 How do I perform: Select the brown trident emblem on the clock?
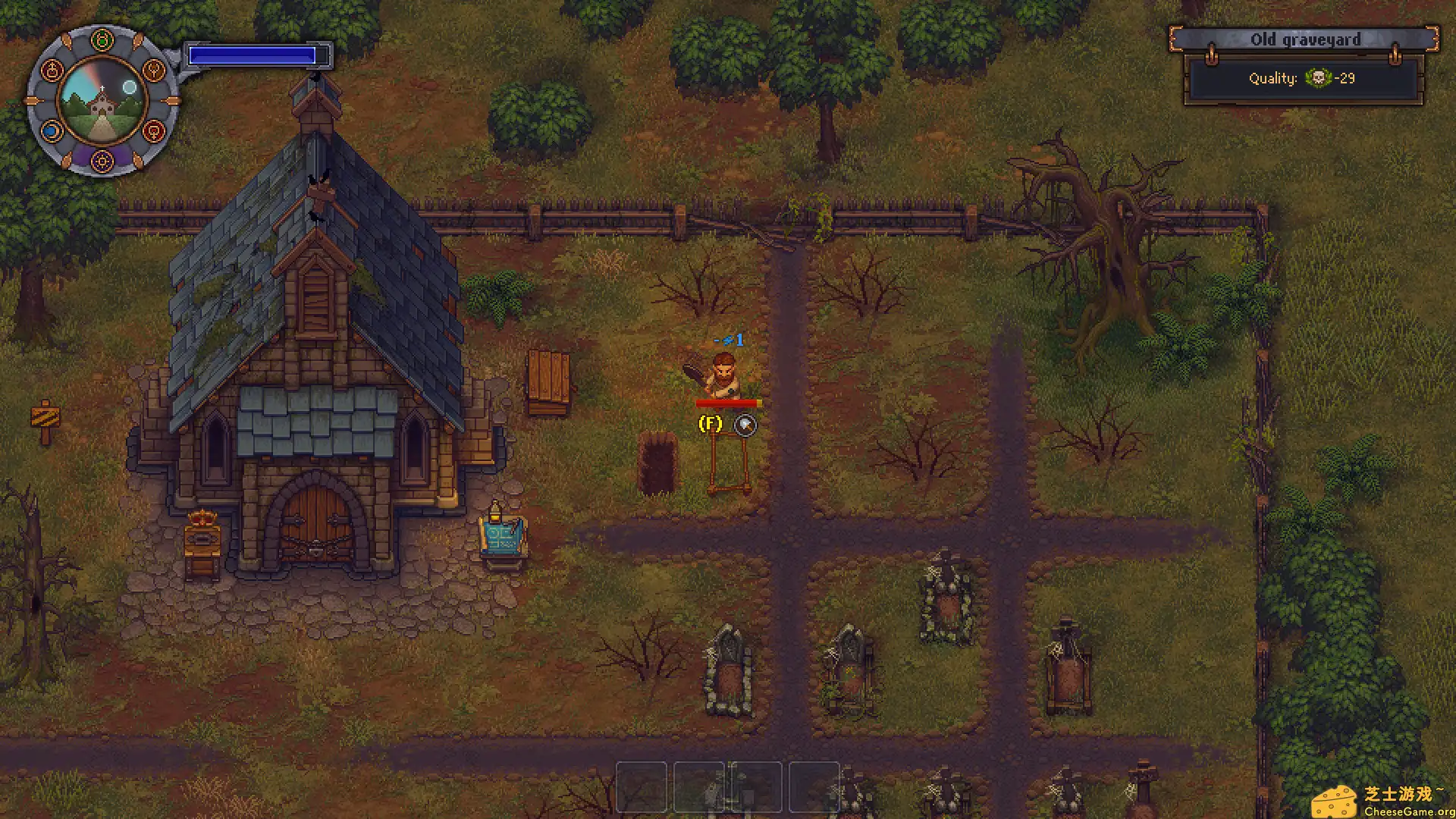[x=153, y=70]
